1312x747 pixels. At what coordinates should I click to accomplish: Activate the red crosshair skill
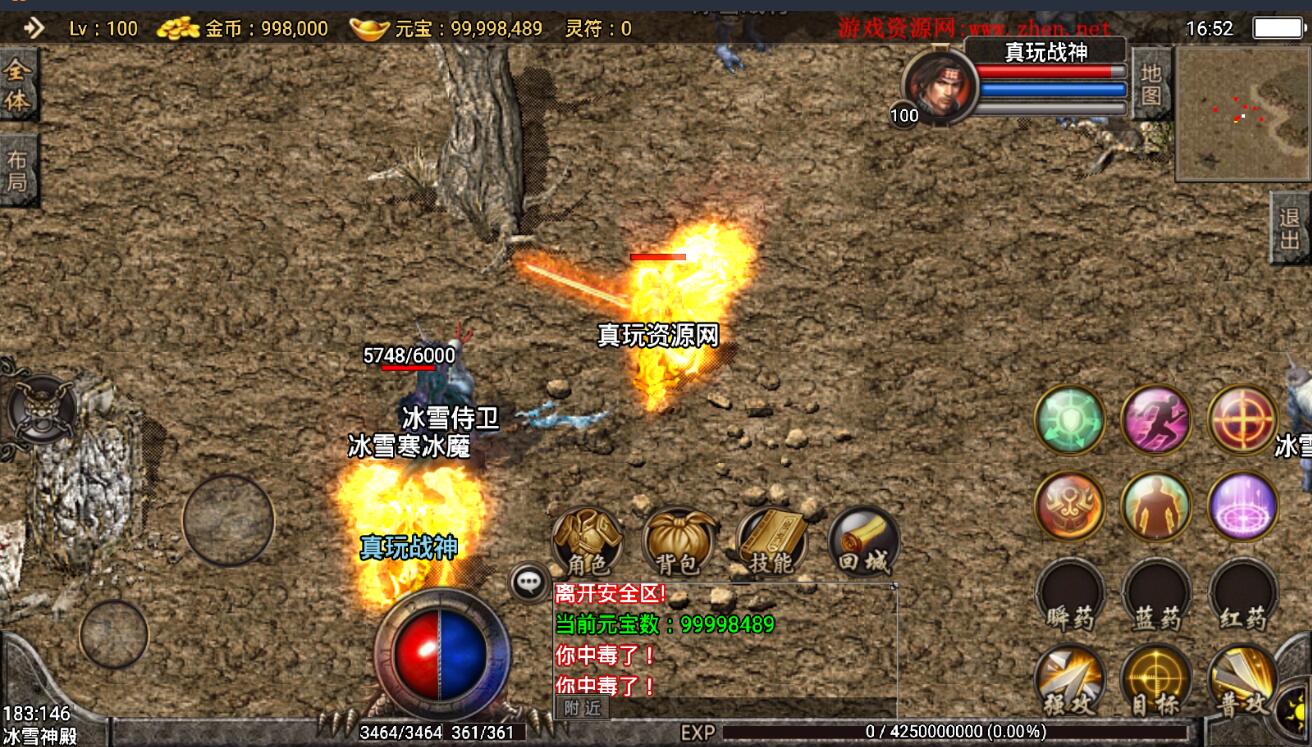pos(1243,419)
